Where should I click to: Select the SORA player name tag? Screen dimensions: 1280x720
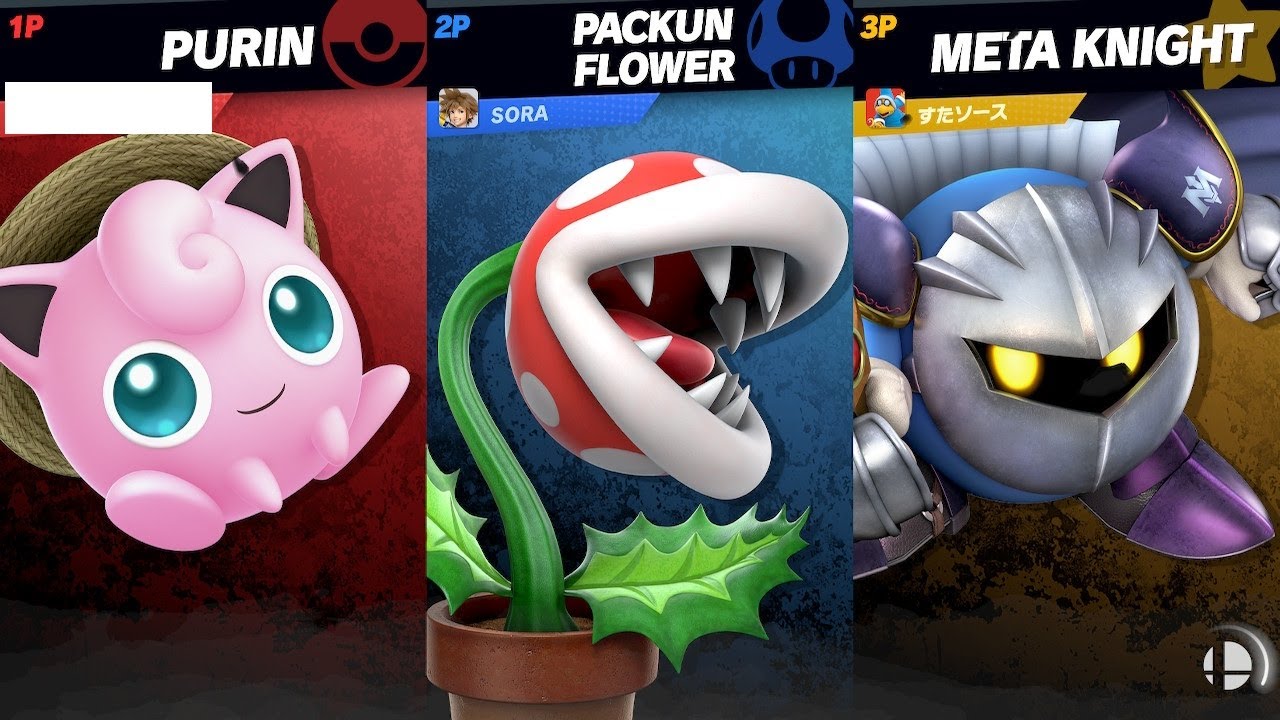point(519,114)
